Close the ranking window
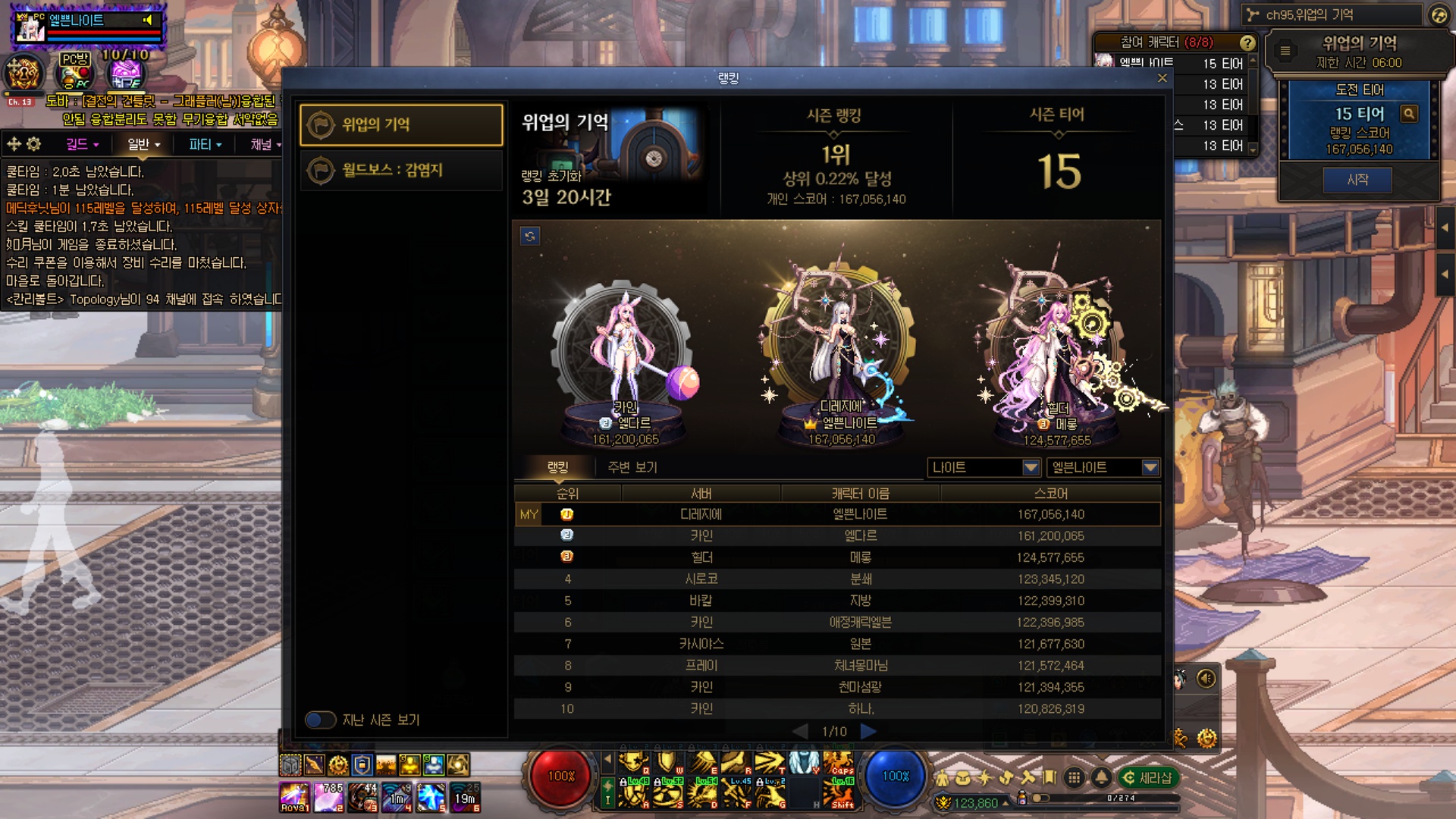The width and height of the screenshot is (1456, 819). (1162, 78)
